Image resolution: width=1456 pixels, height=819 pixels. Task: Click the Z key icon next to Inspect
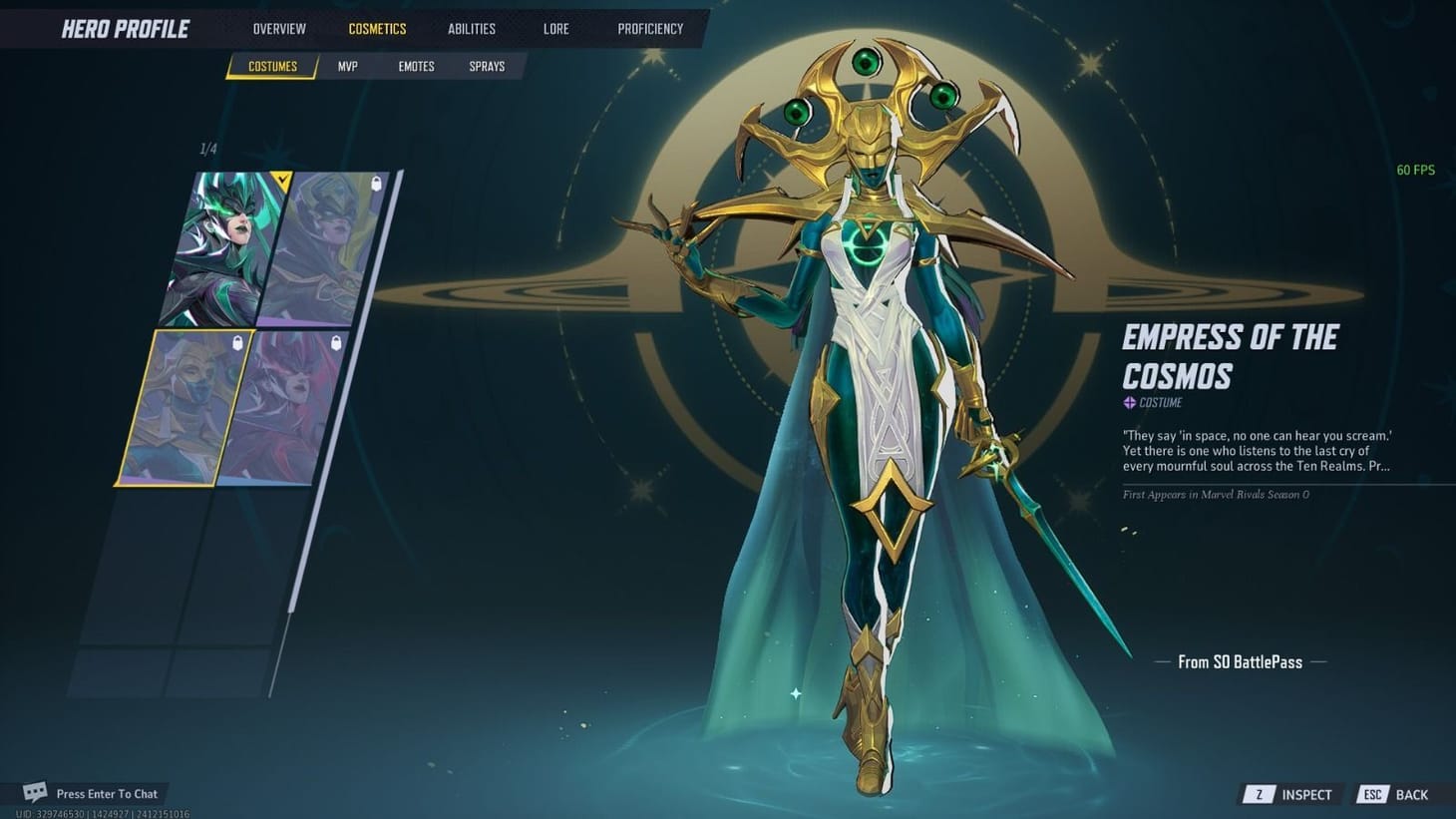coord(1259,794)
